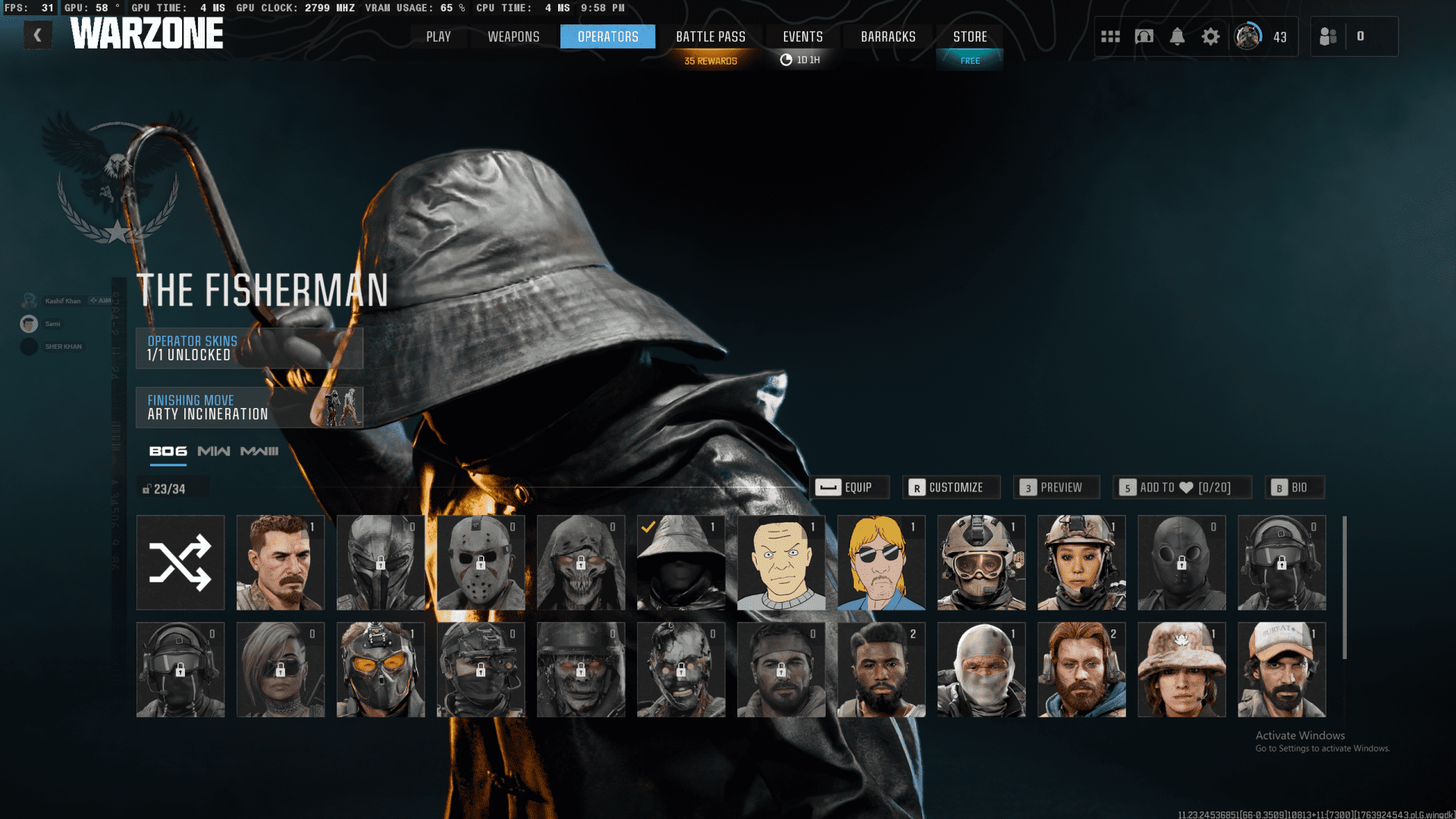The height and width of the screenshot is (819, 1456).
Task: Open the back arrow navigation icon
Action: click(37, 34)
